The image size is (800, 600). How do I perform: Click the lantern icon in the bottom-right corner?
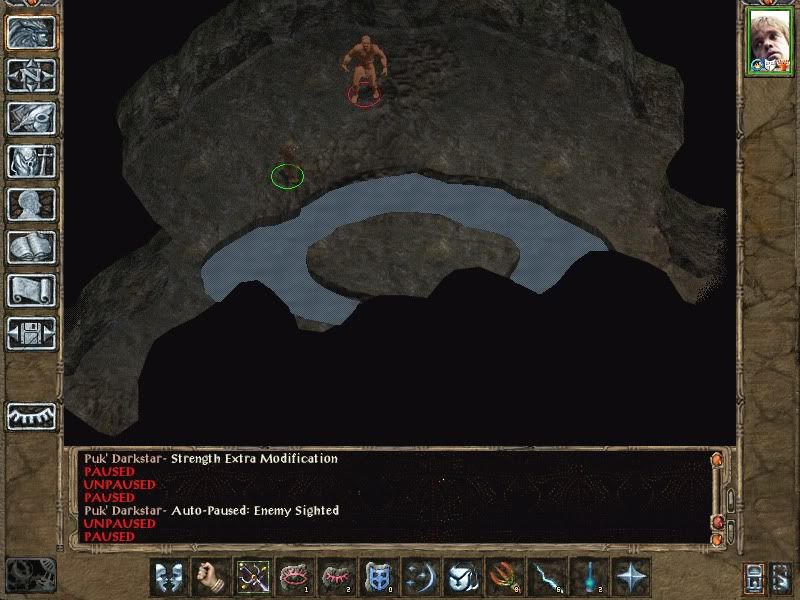pyautogui.click(x=755, y=578)
